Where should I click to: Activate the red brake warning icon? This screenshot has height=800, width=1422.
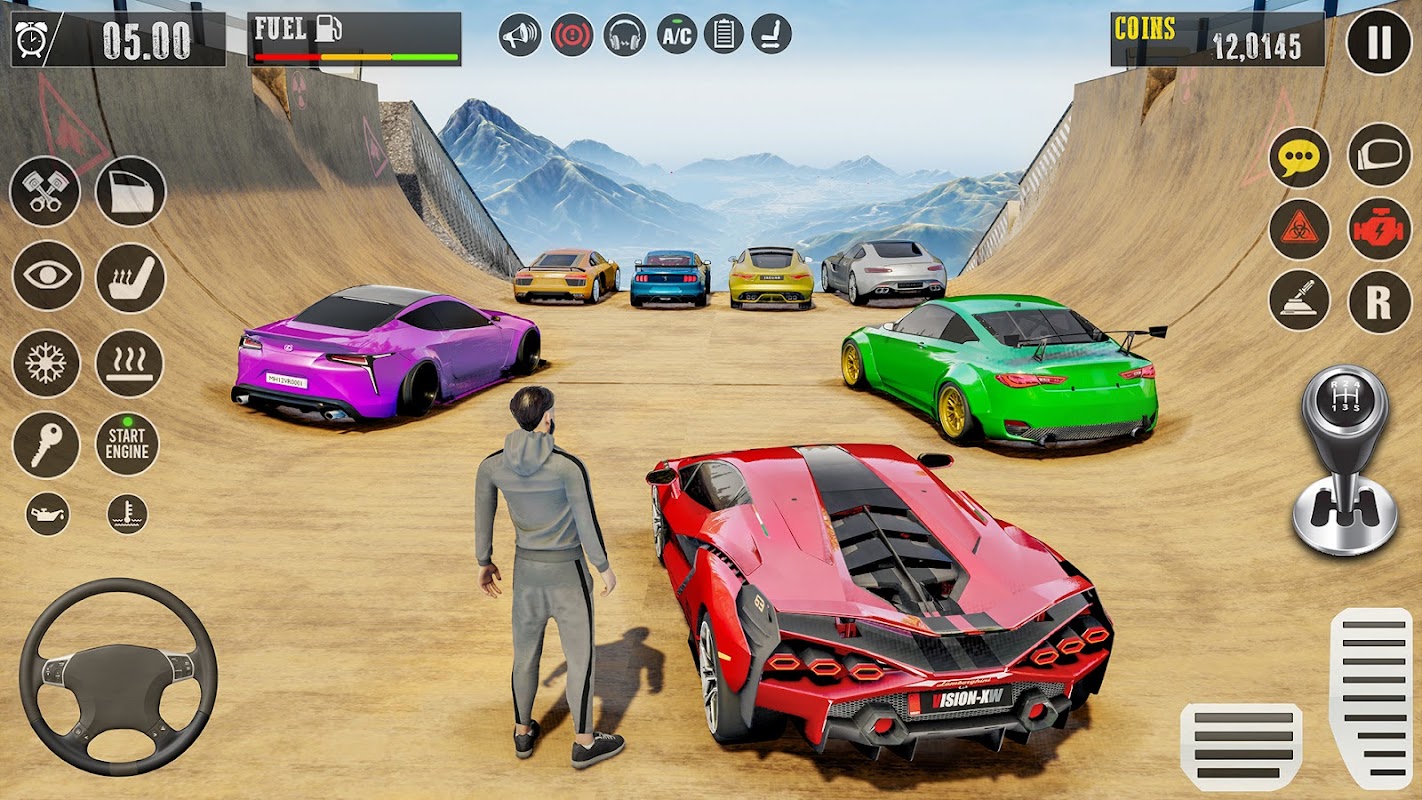click(572, 34)
